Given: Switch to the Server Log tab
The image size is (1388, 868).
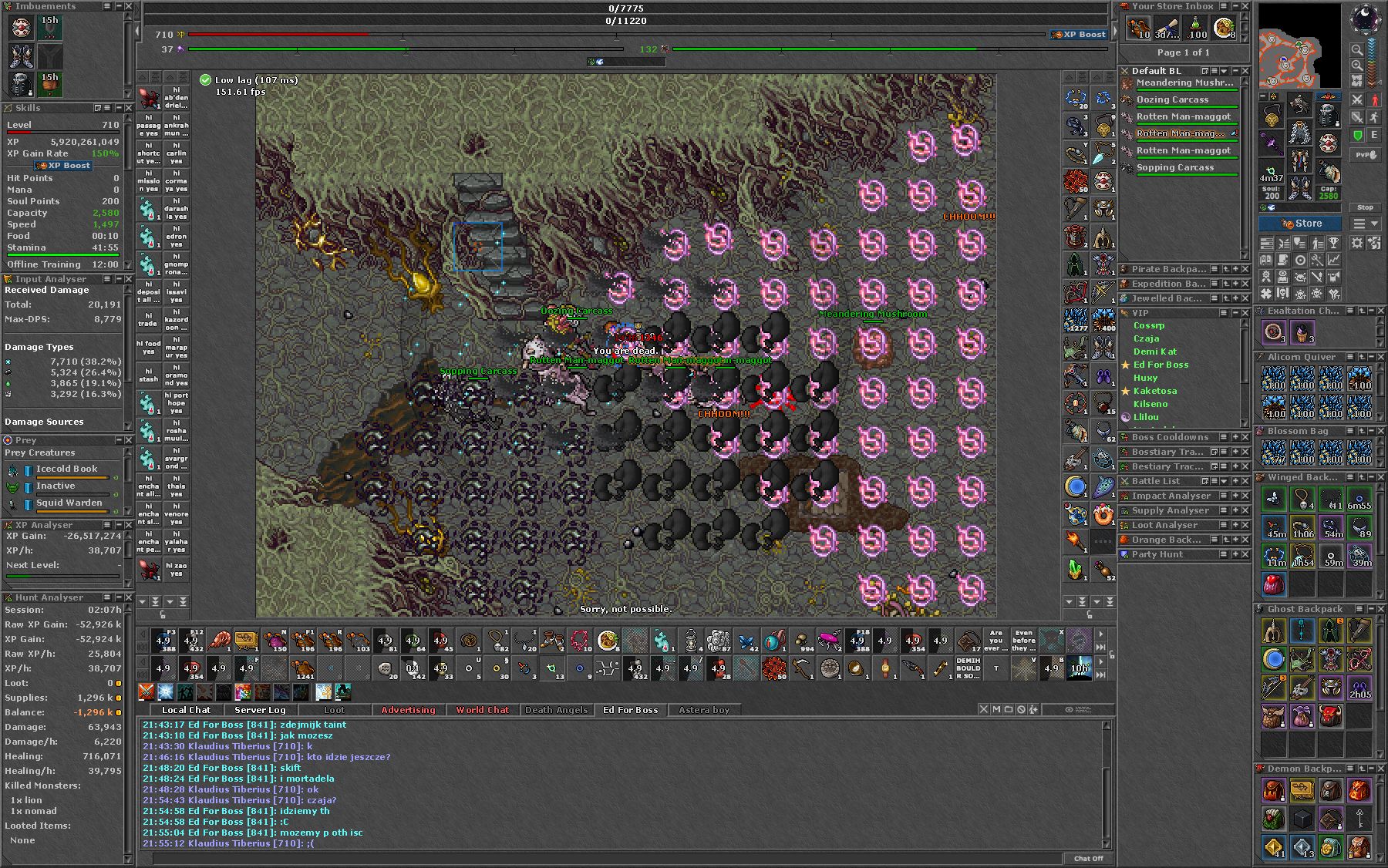Looking at the screenshot, I should [260, 710].
